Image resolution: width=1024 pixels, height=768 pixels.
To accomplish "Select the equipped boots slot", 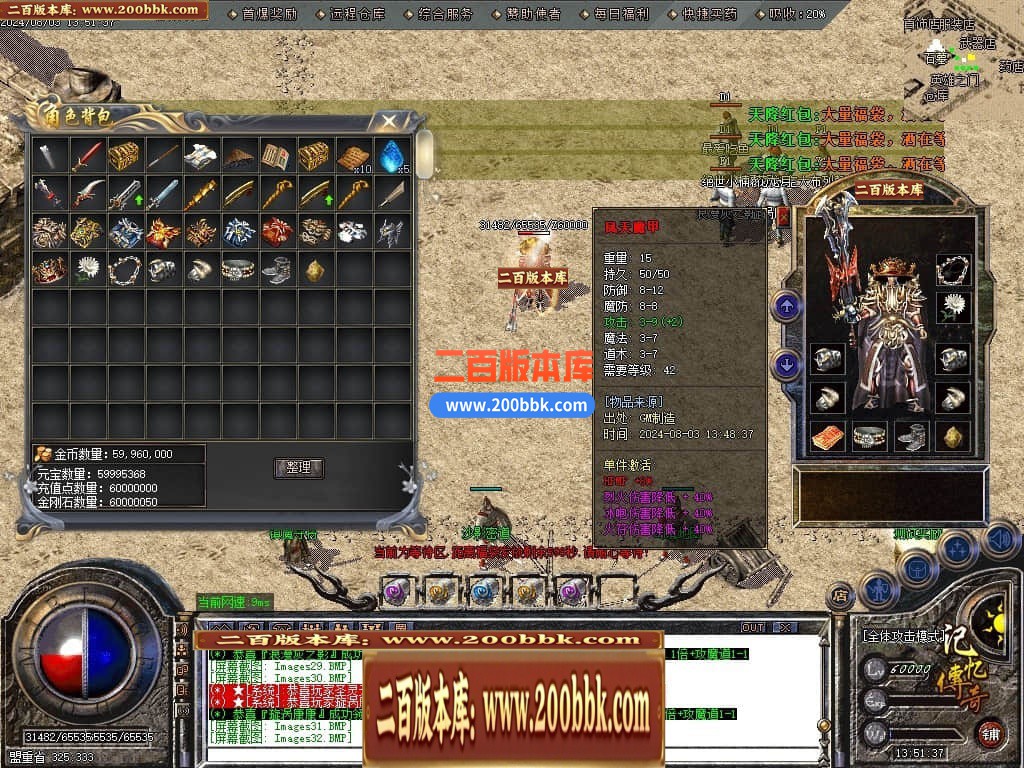I will [x=911, y=437].
